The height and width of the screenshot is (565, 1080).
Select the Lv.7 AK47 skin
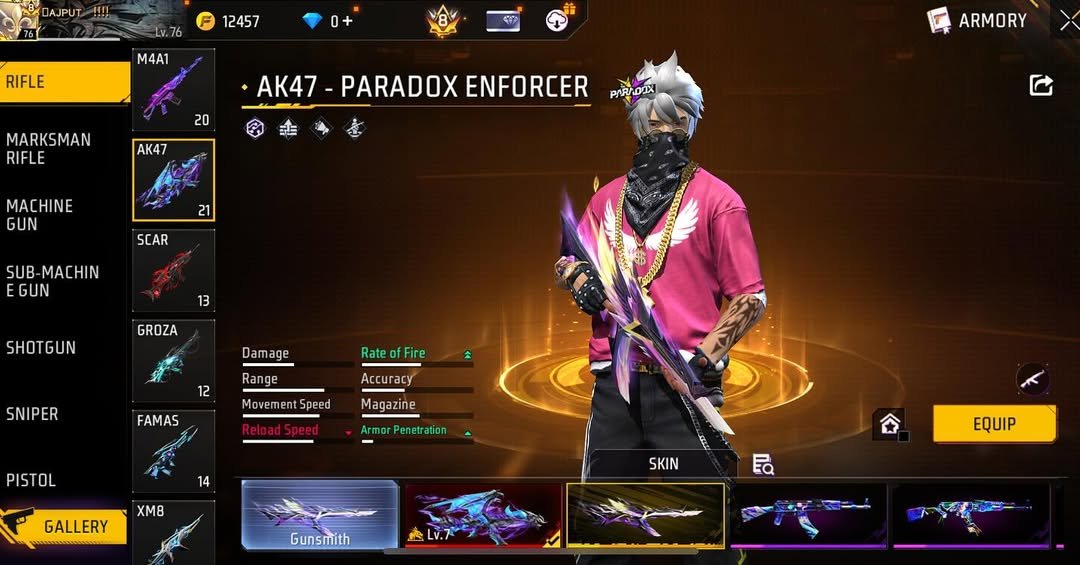(x=482, y=515)
